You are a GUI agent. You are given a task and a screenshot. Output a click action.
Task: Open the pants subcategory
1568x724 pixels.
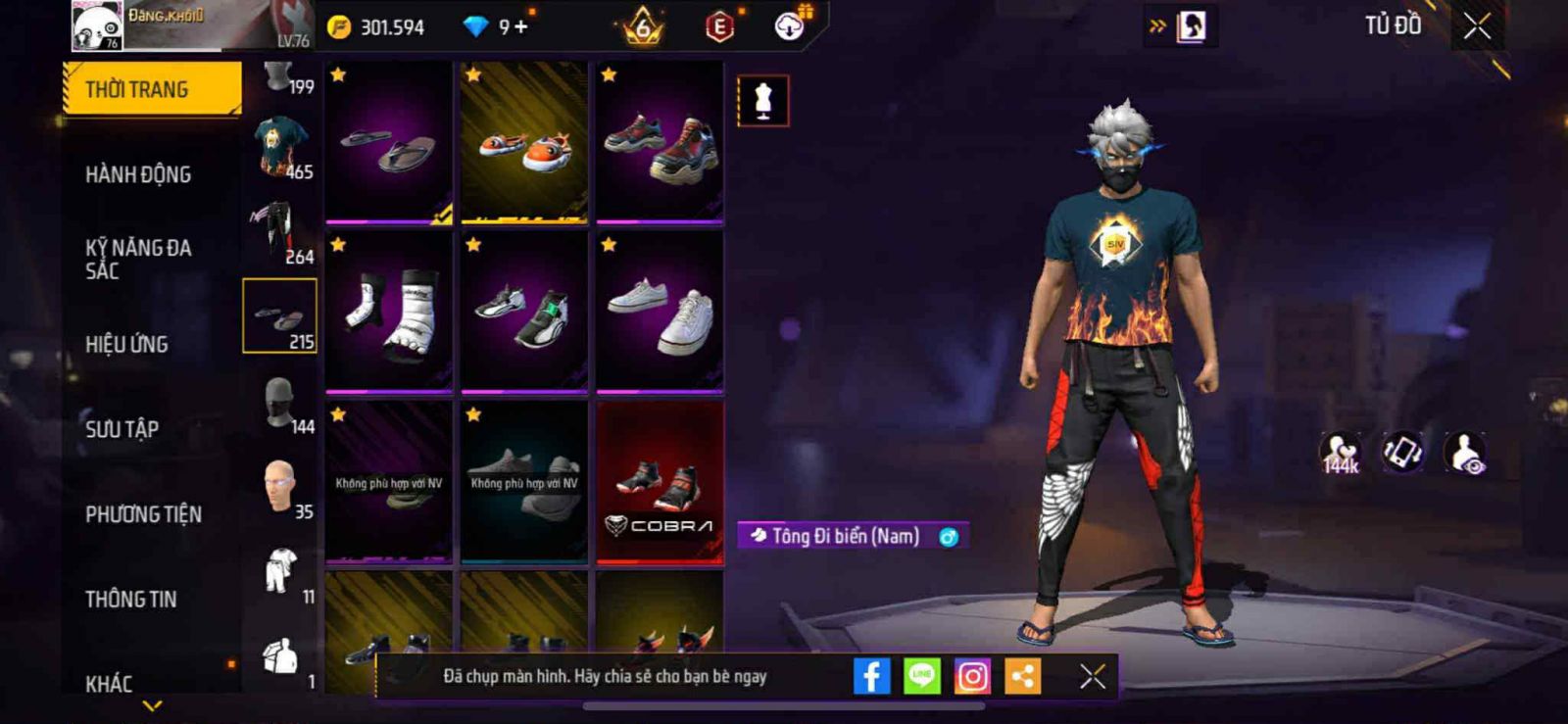tap(280, 231)
